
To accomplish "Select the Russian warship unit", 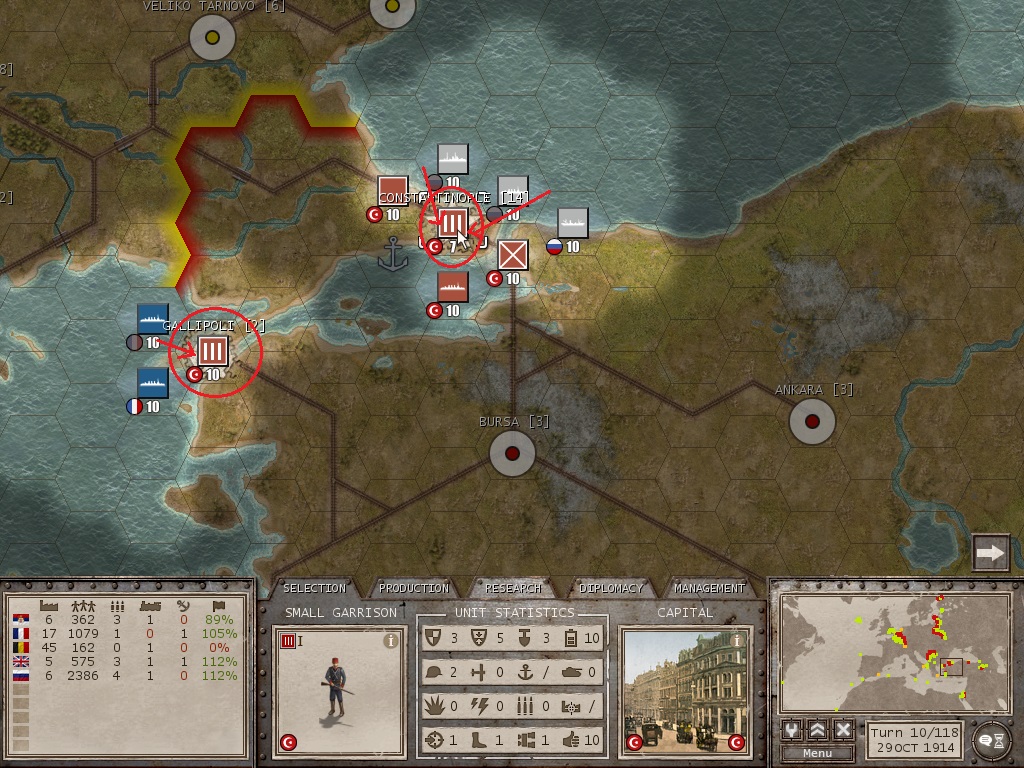I will (573, 223).
